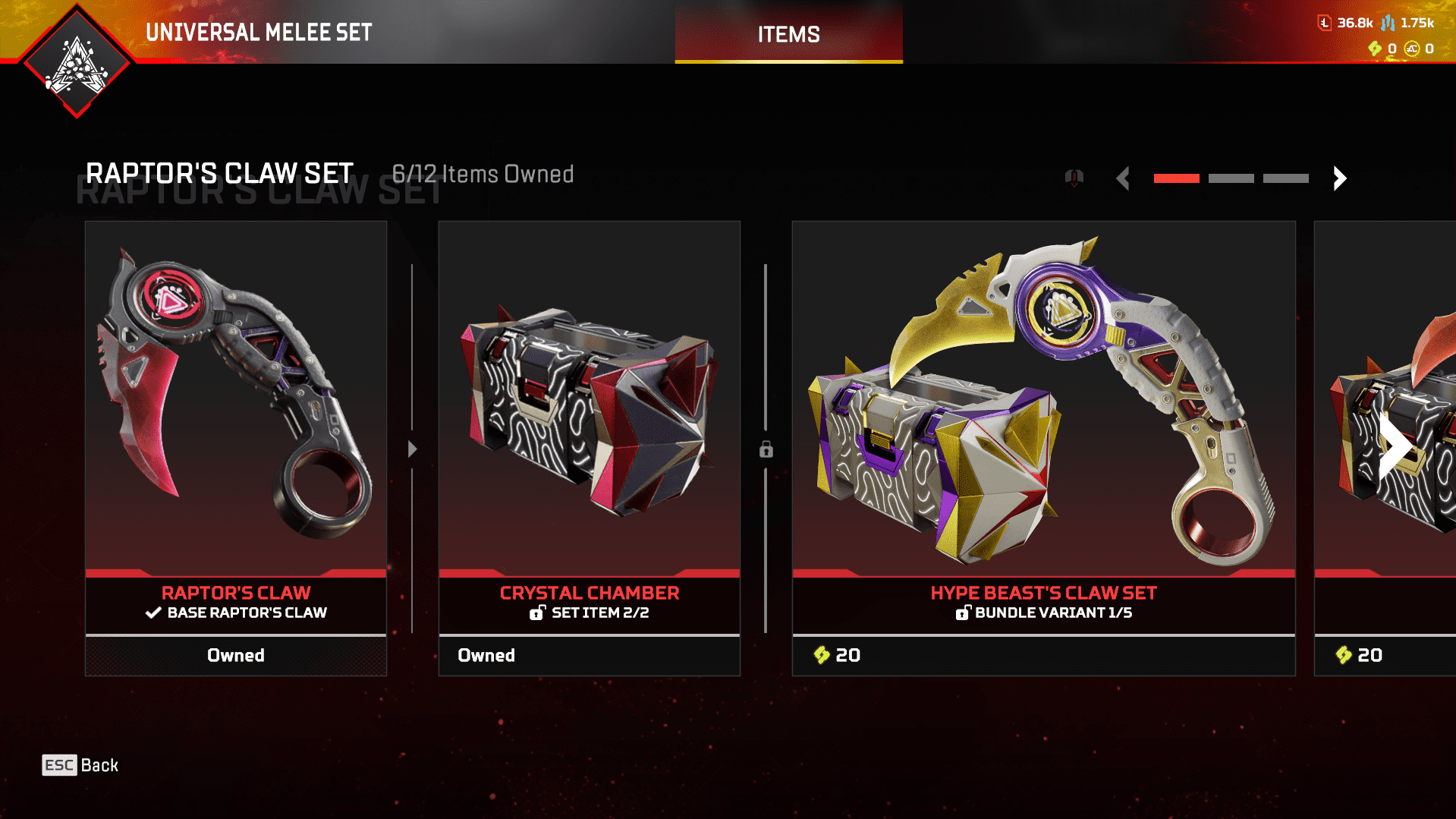This screenshot has height=819, width=1456.
Task: Jump to the second page indicator bar
Action: pyautogui.click(x=1231, y=178)
